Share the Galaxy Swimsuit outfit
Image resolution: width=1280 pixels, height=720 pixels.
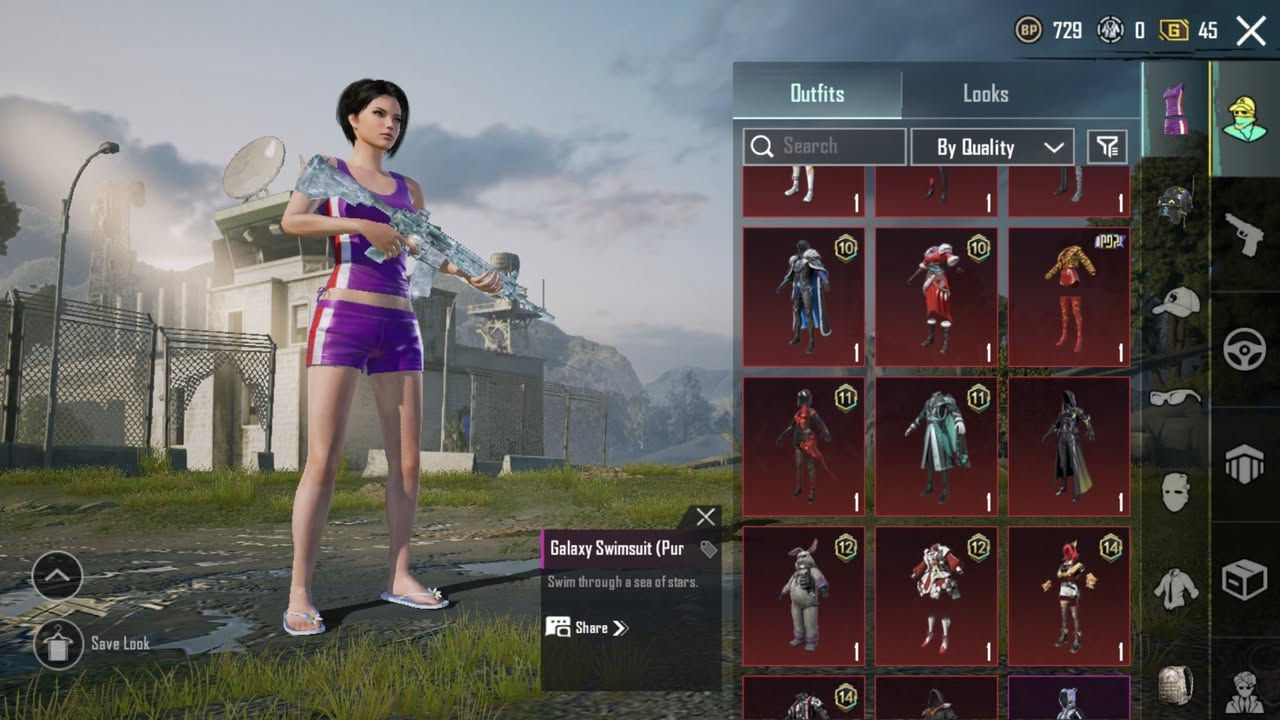588,628
